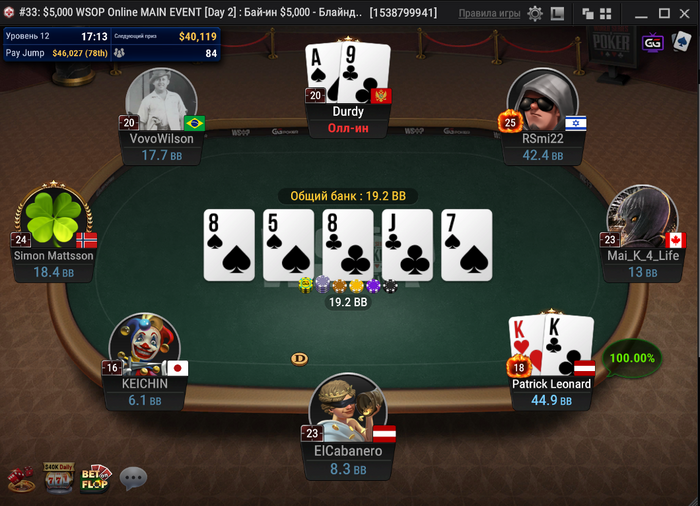Open the Bet on Flop side game
700x506 pixels.
pyautogui.click(x=95, y=478)
